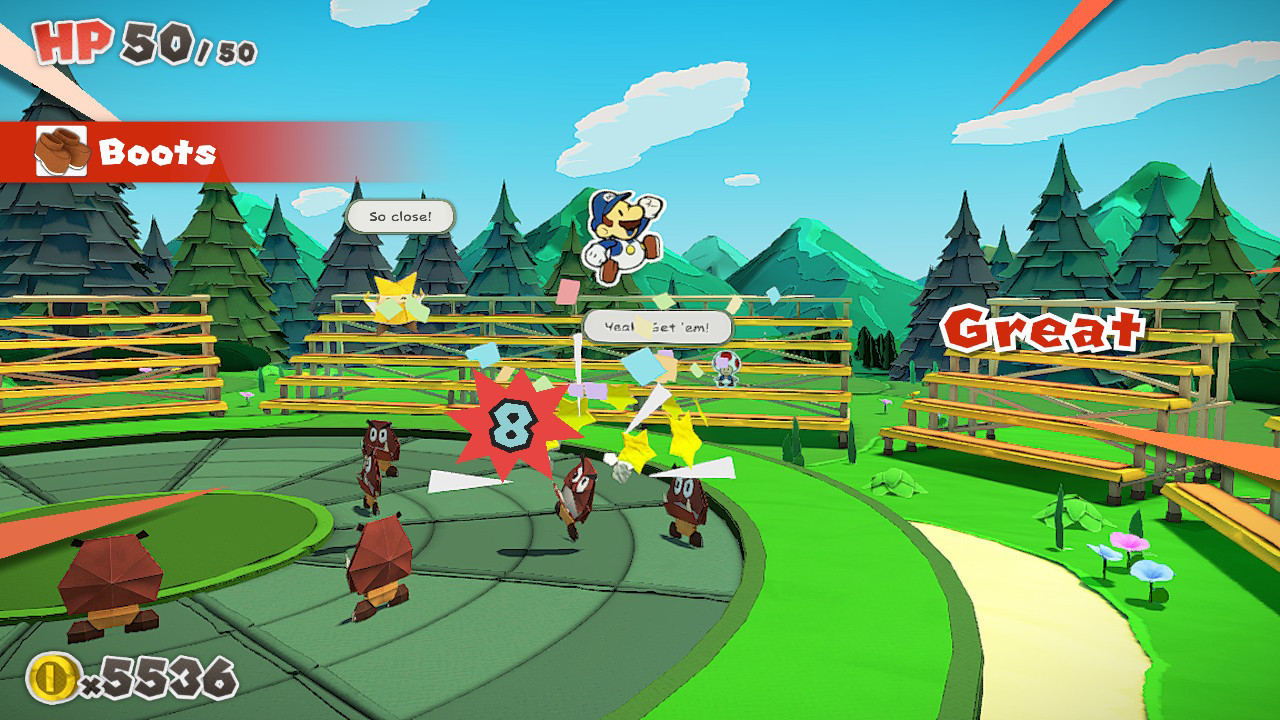Expand the 'Yeah! Get 'em!' speech bubble
Screen dimensions: 1280x720
click(655, 324)
